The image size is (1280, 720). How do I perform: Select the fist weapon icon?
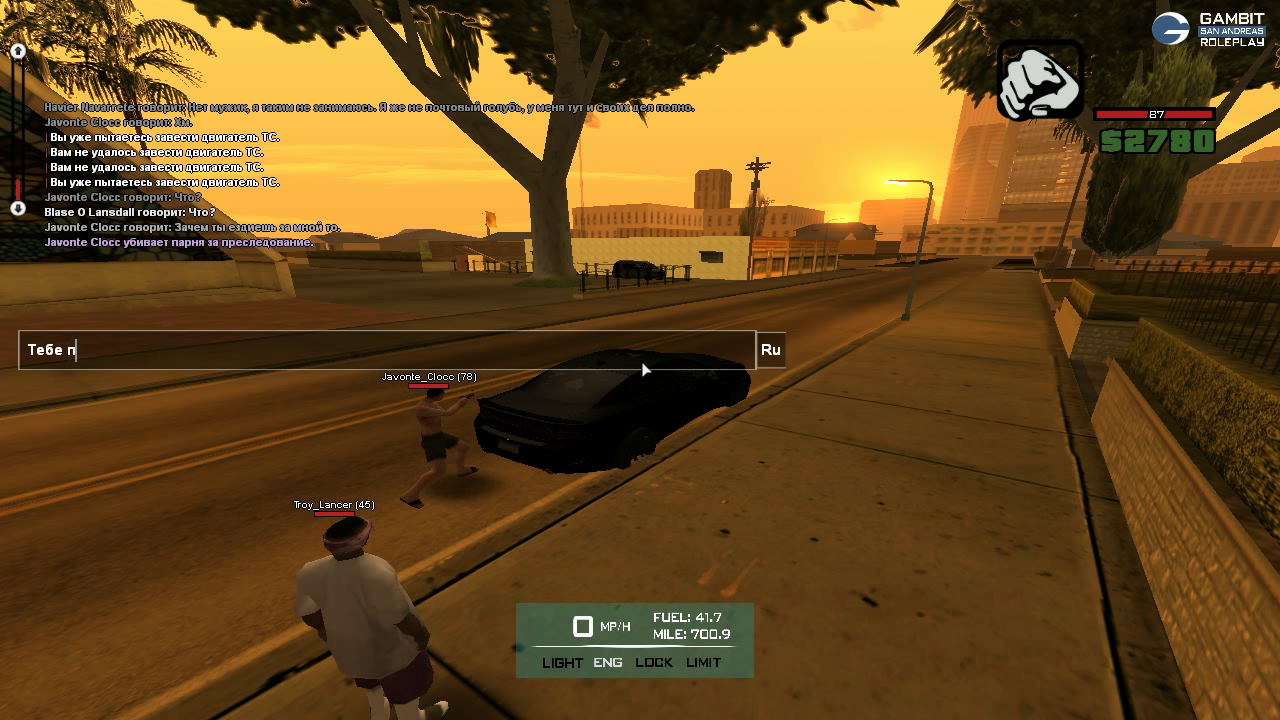[1040, 80]
